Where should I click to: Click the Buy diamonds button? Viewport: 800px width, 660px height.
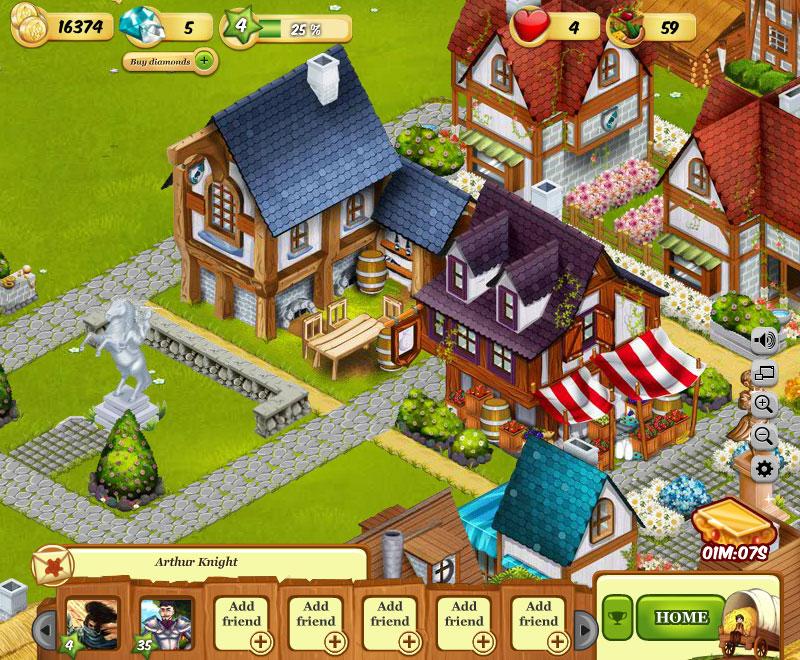(169, 61)
